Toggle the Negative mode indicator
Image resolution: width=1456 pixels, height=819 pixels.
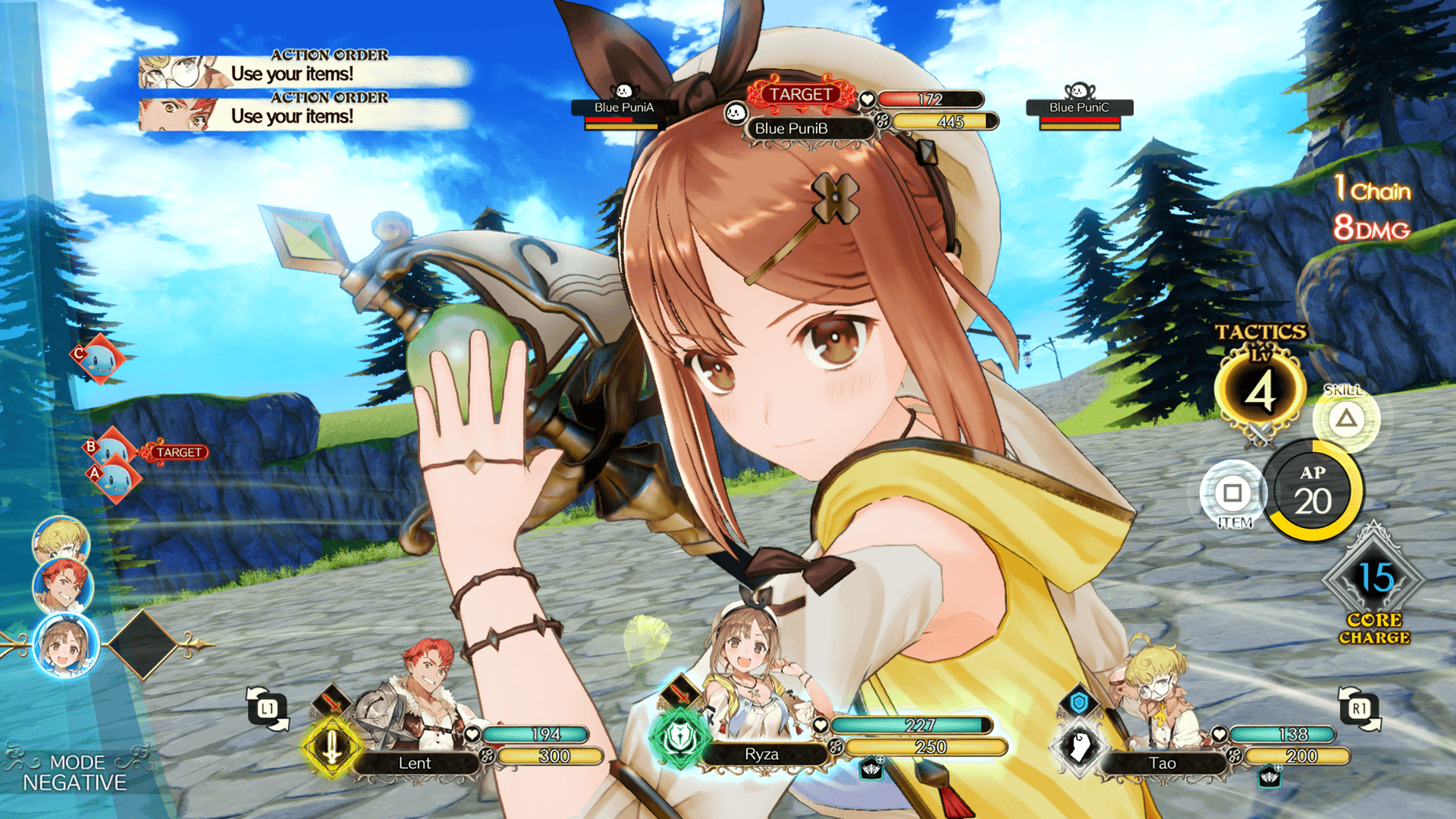point(74,773)
